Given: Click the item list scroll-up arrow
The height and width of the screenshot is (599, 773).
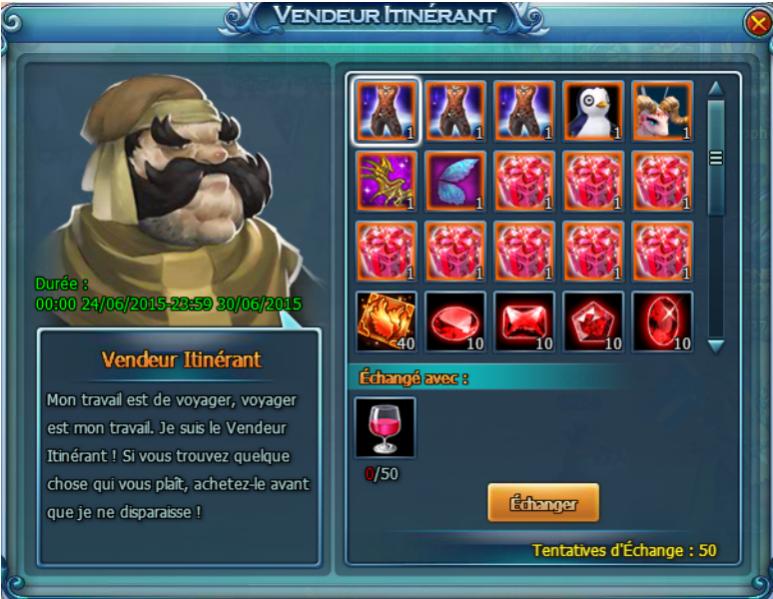Looking at the screenshot, I should [715, 88].
